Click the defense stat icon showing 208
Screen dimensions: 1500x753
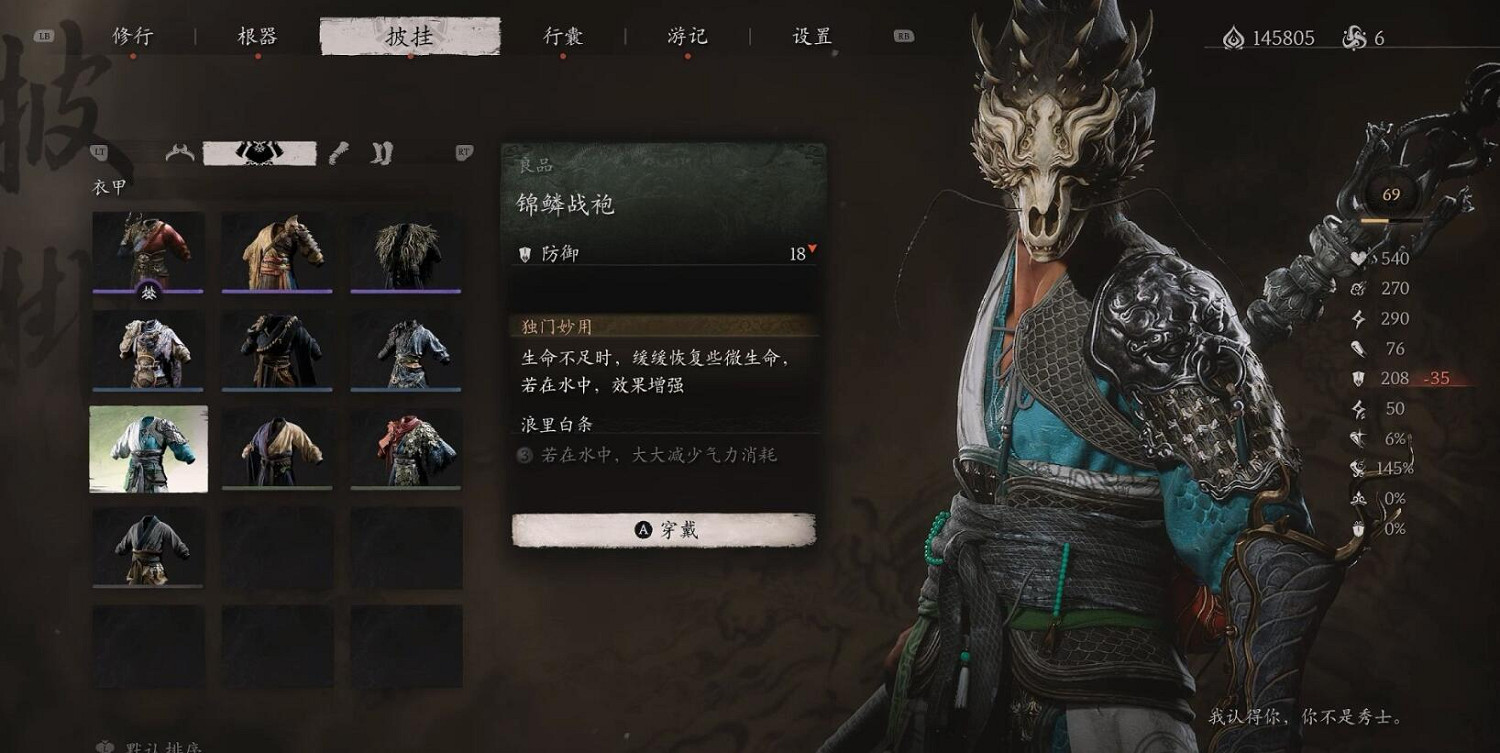pyautogui.click(x=1358, y=379)
